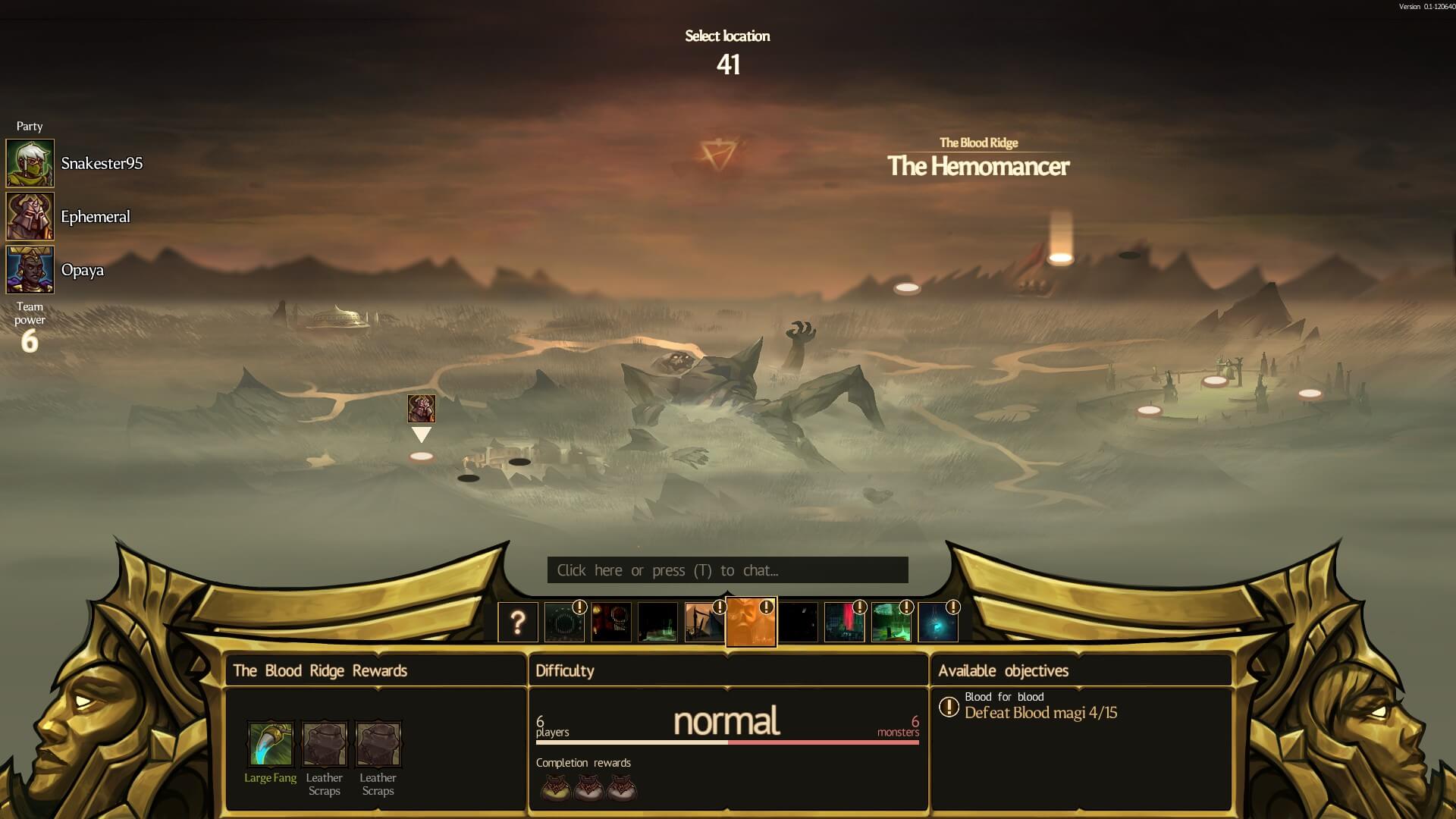Click the chat input box
This screenshot has width=1456, height=819.
(727, 570)
